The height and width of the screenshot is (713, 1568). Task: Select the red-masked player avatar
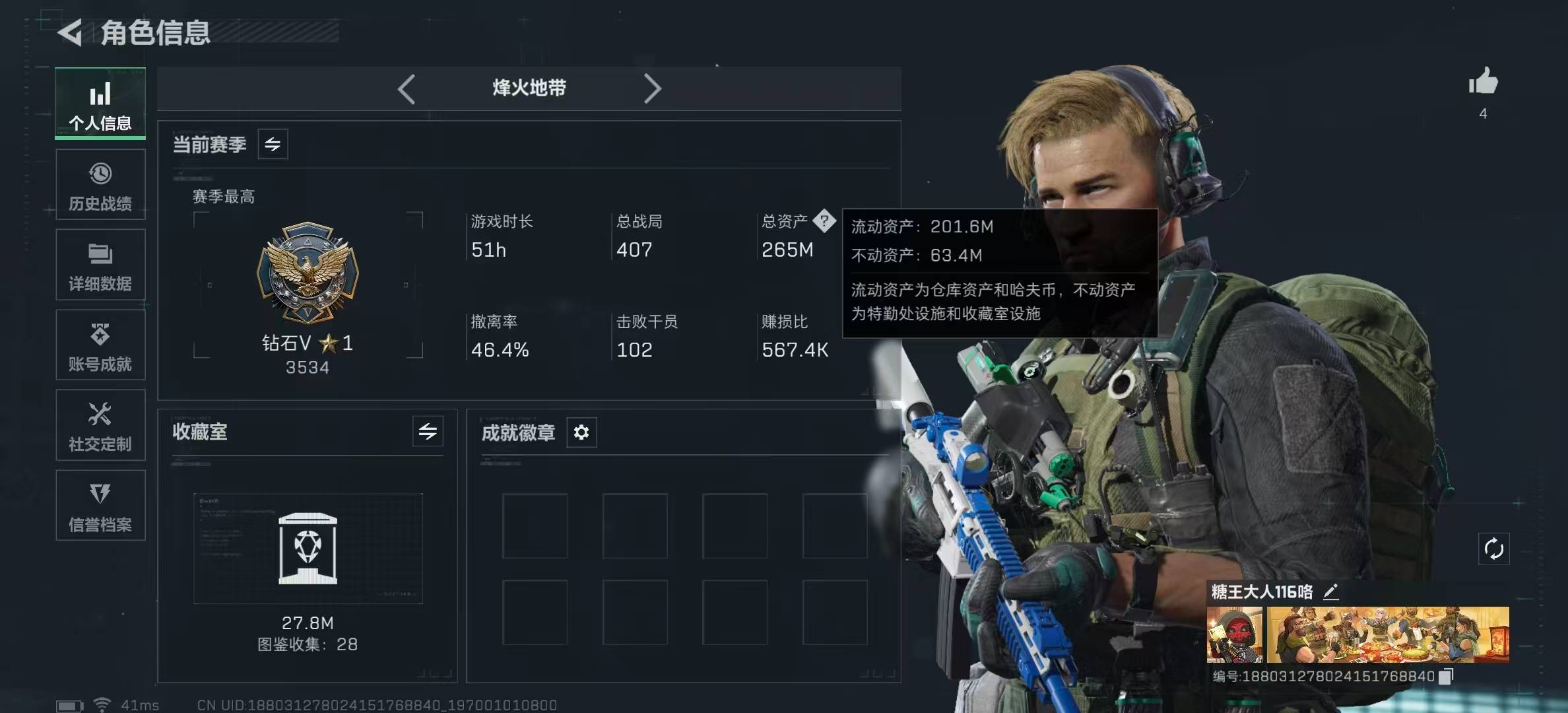click(x=1234, y=634)
